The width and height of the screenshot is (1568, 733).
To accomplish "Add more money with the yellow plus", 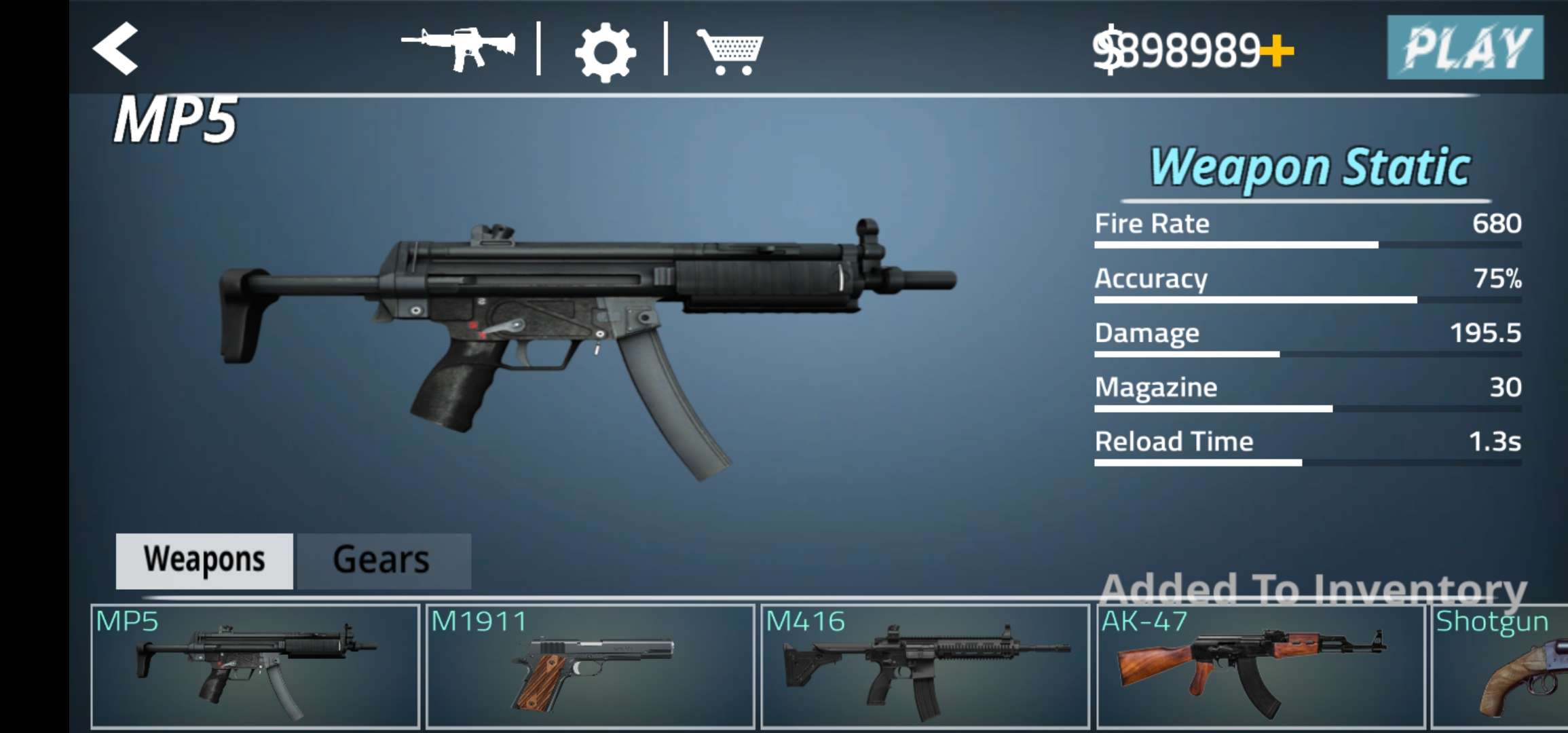I will (x=1277, y=51).
